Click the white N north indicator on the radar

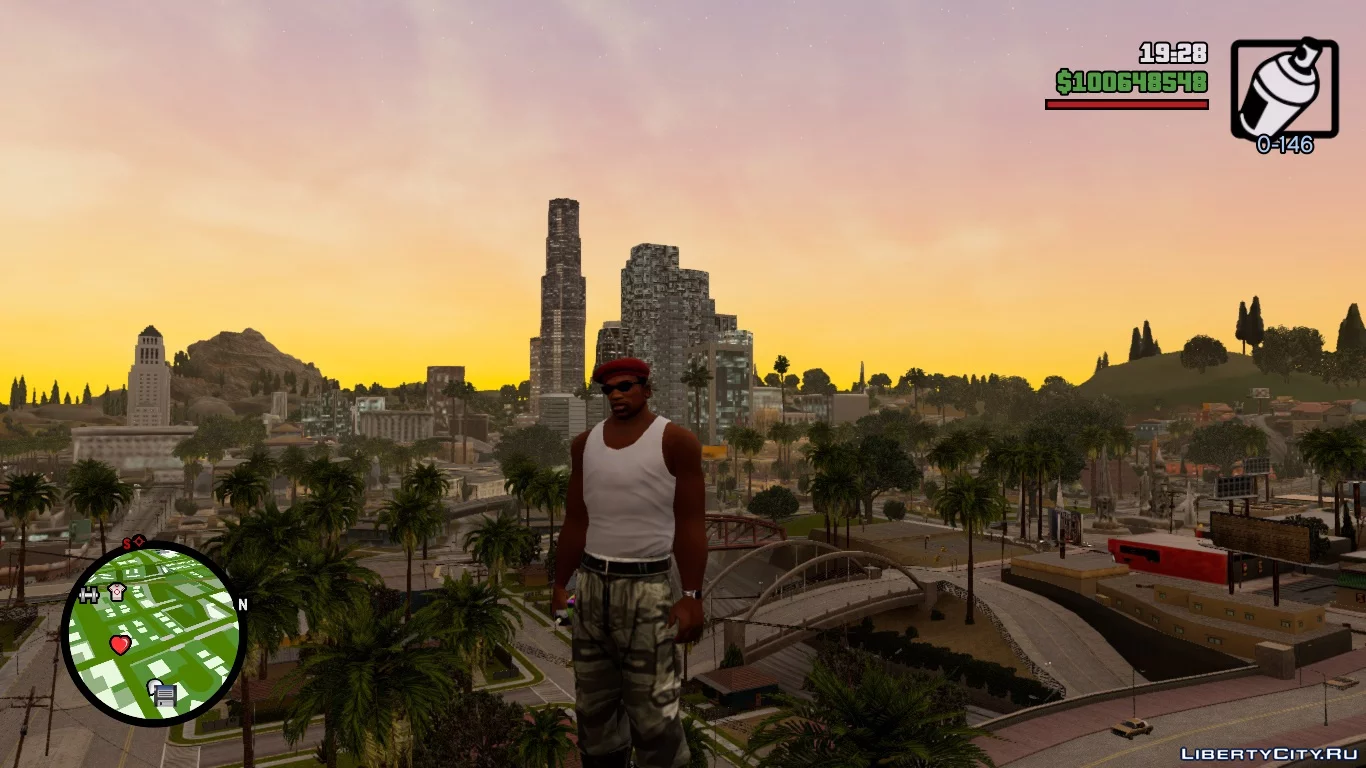tap(242, 604)
